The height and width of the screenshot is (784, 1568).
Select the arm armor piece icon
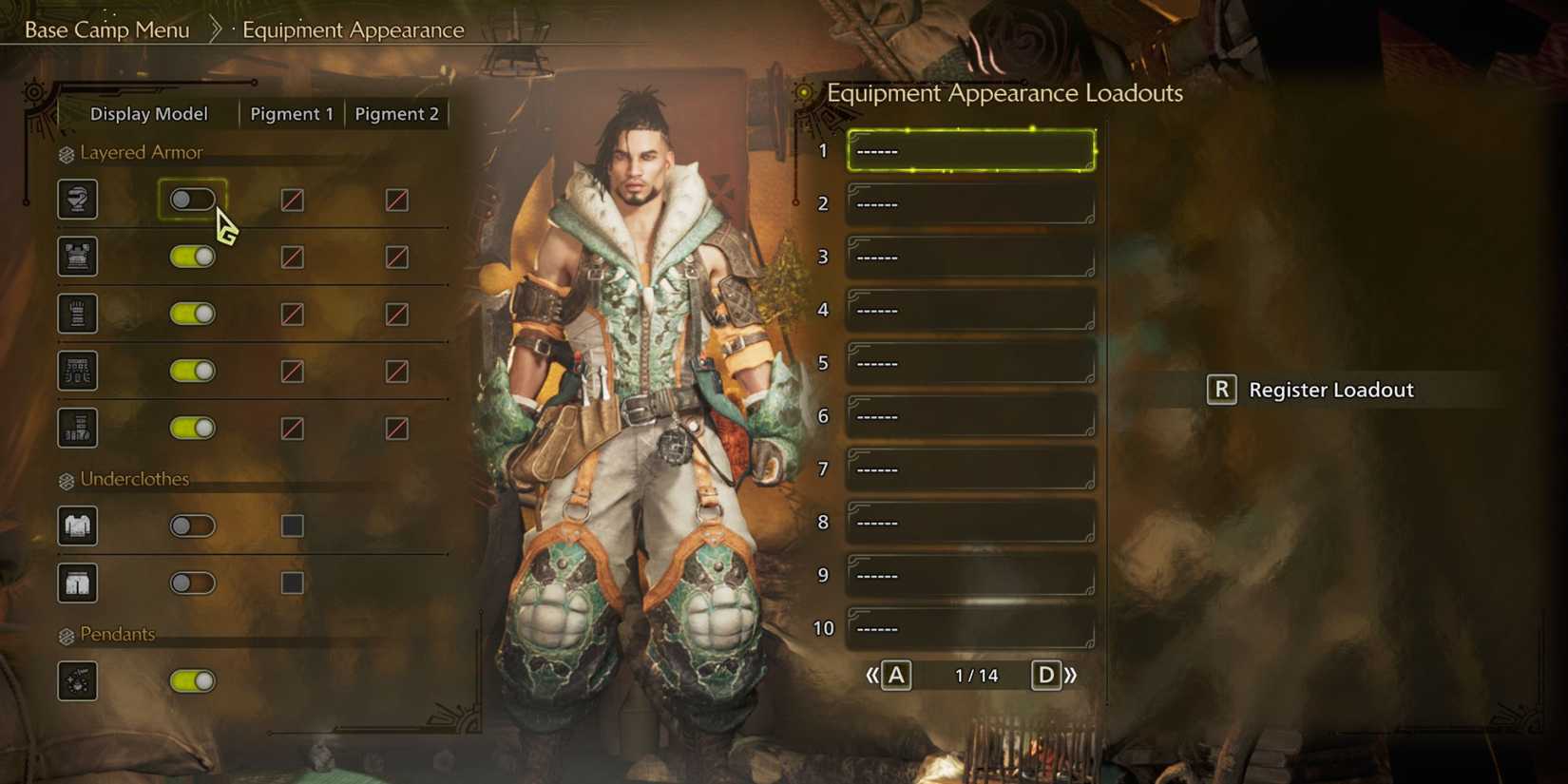point(77,314)
